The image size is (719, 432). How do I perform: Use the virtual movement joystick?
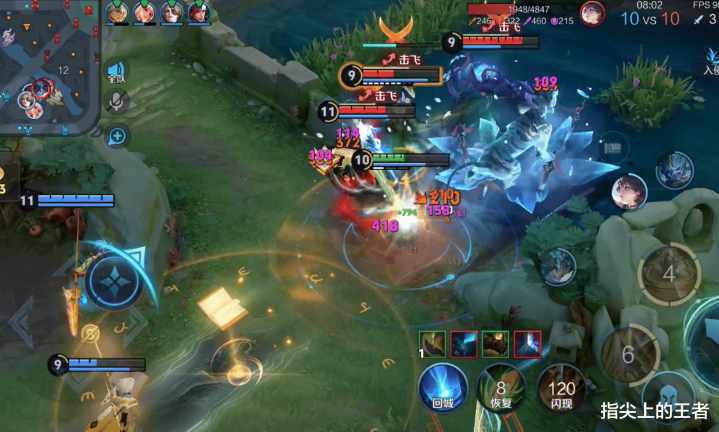[x=118, y=281]
